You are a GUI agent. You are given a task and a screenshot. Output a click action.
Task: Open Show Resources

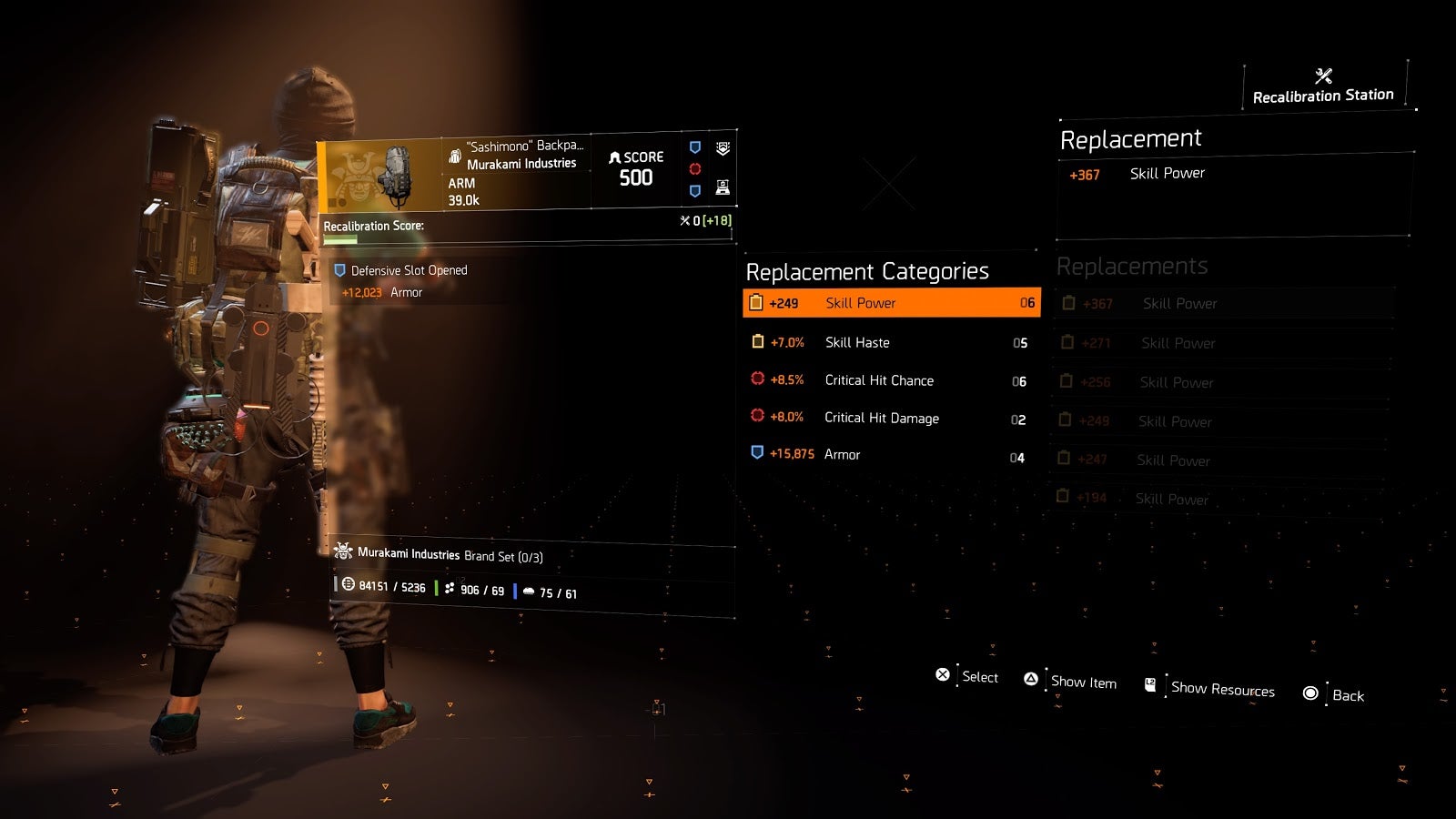pos(1210,688)
